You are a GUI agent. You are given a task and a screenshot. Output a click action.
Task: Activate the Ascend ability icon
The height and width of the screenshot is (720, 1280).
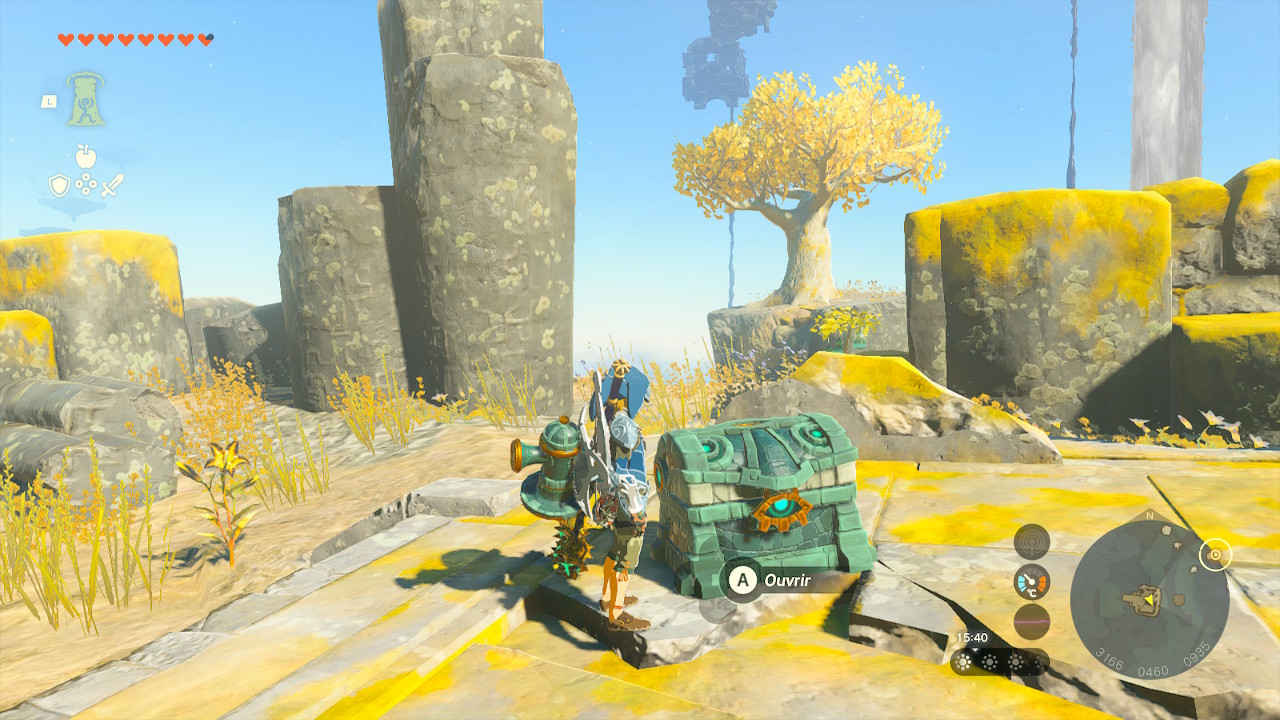(86, 99)
